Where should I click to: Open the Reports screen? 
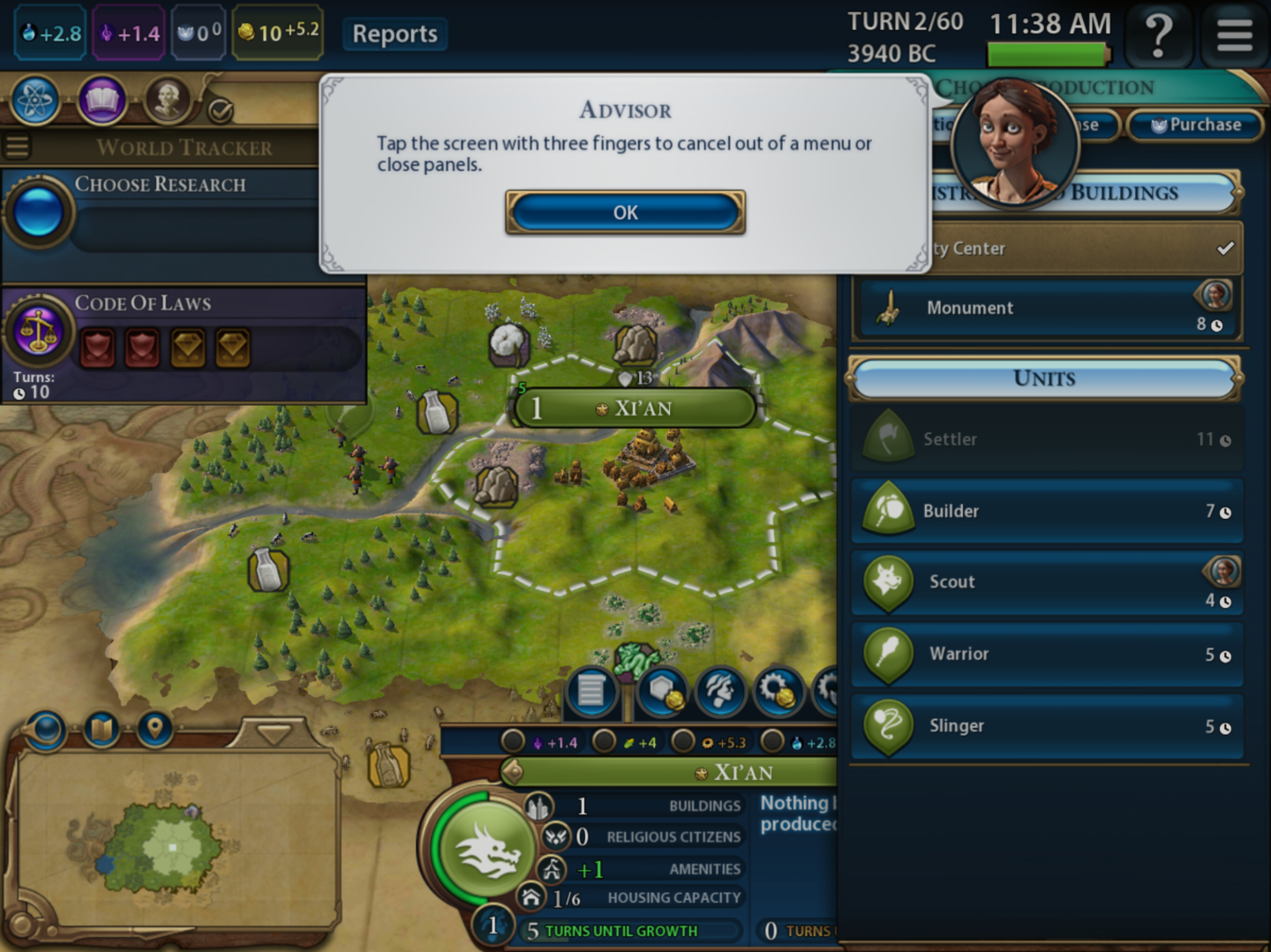394,34
